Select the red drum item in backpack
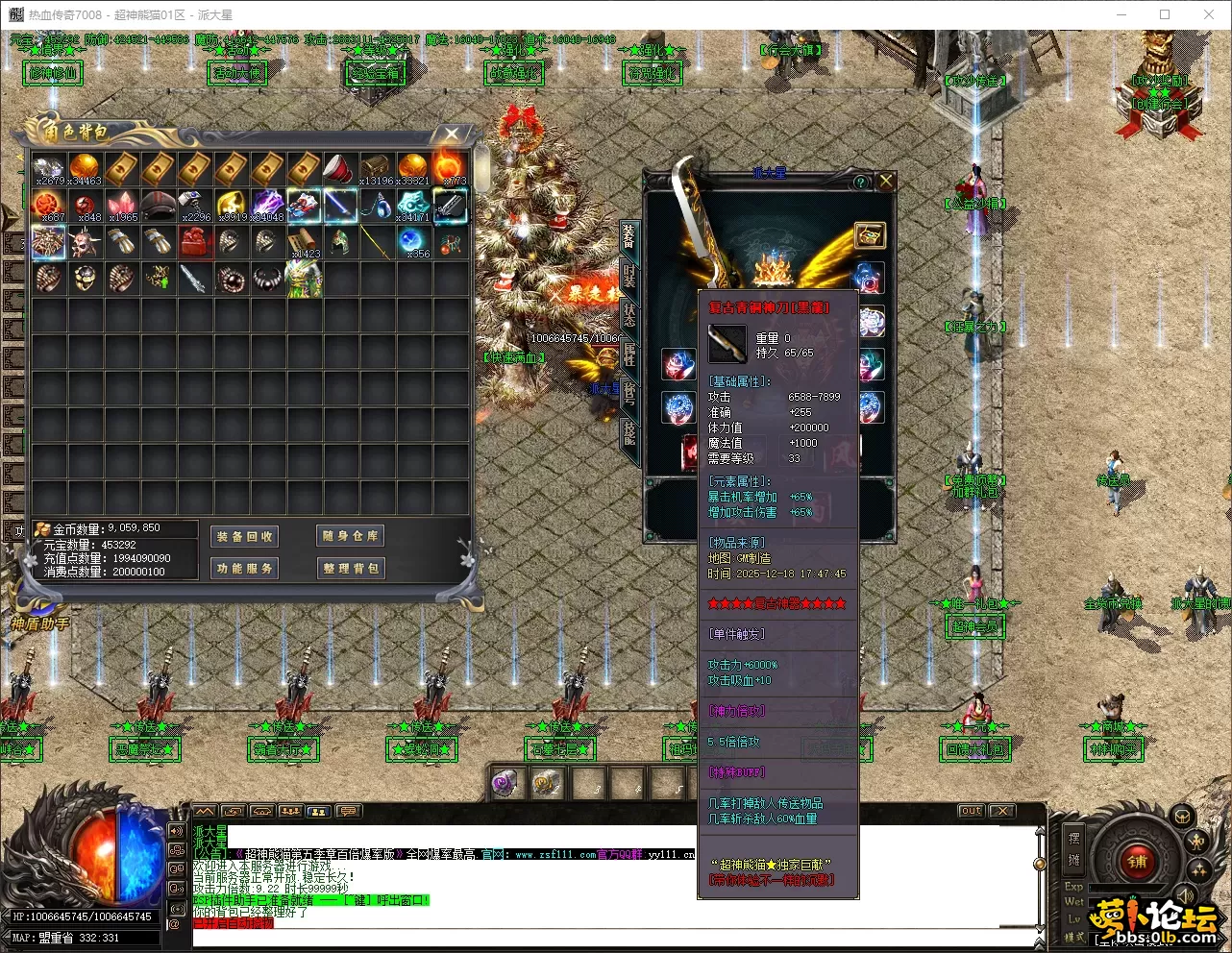This screenshot has width=1232, height=953. coord(339,167)
